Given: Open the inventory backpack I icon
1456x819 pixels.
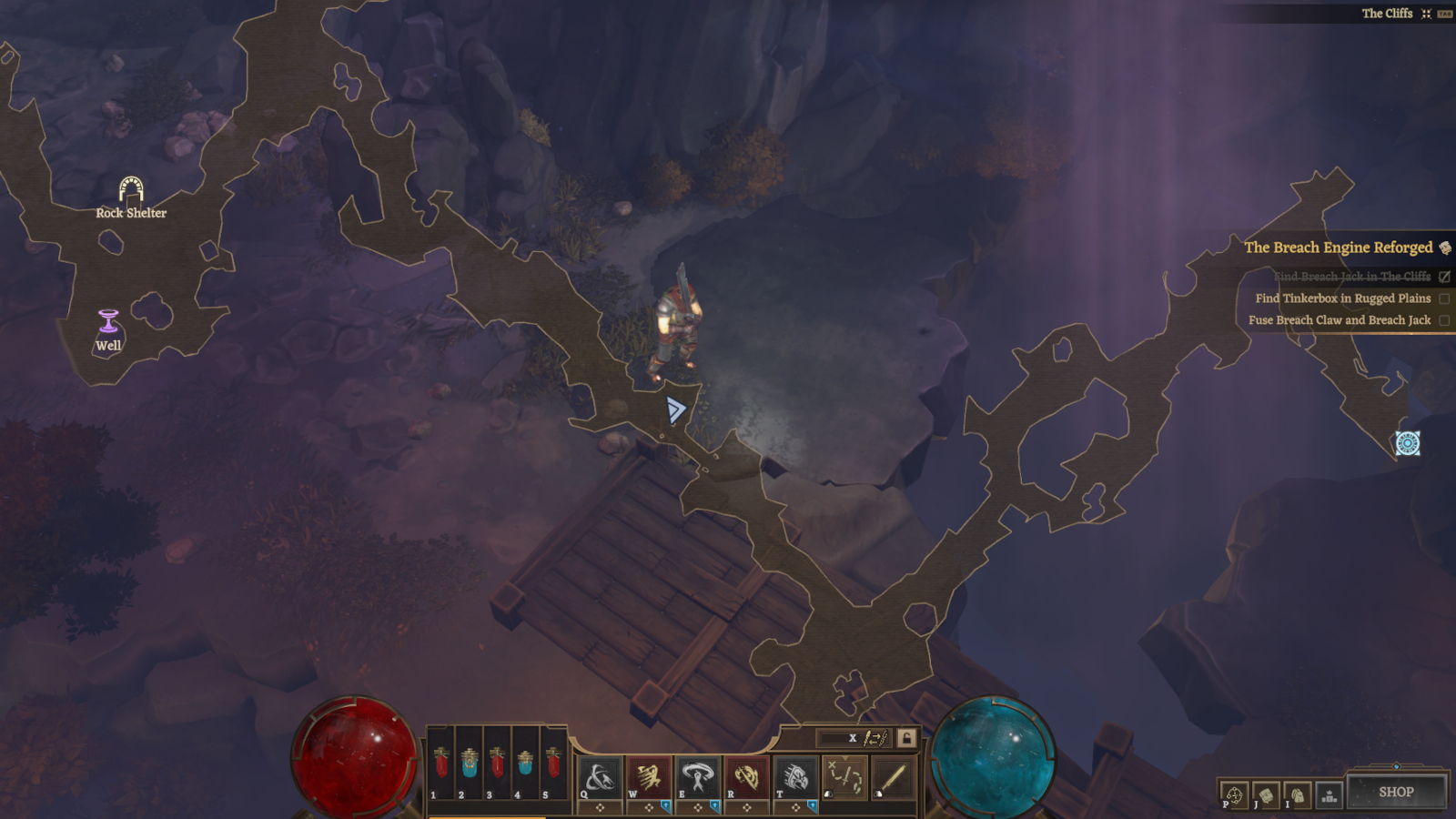Looking at the screenshot, I should coord(1296,794).
